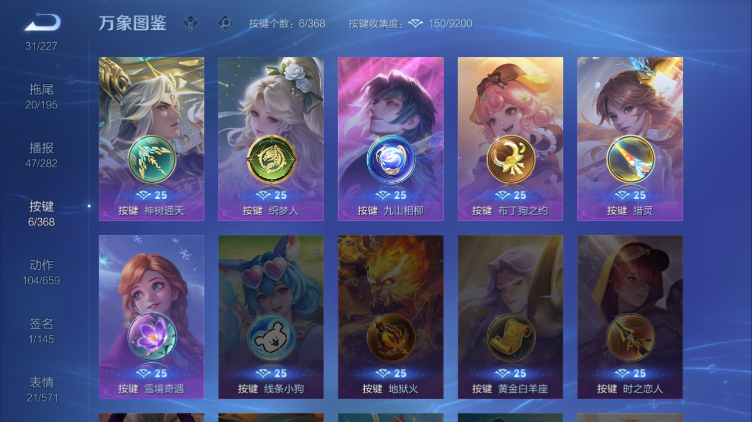
Task: Select the 按键 category tab
Action: pyautogui.click(x=41, y=213)
